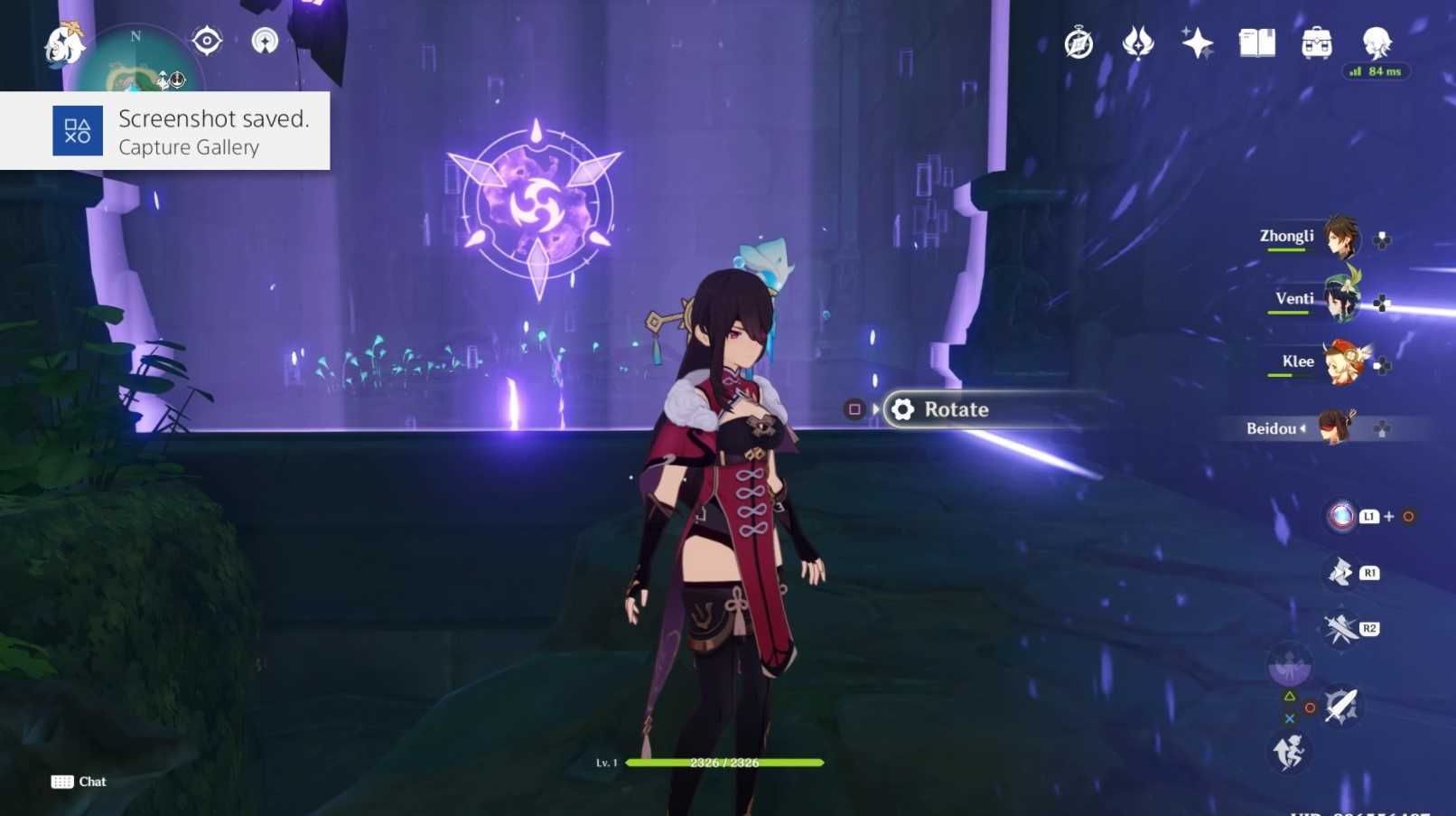Image resolution: width=1456 pixels, height=816 pixels.
Task: Open the Wish star icon
Action: 1197,42
